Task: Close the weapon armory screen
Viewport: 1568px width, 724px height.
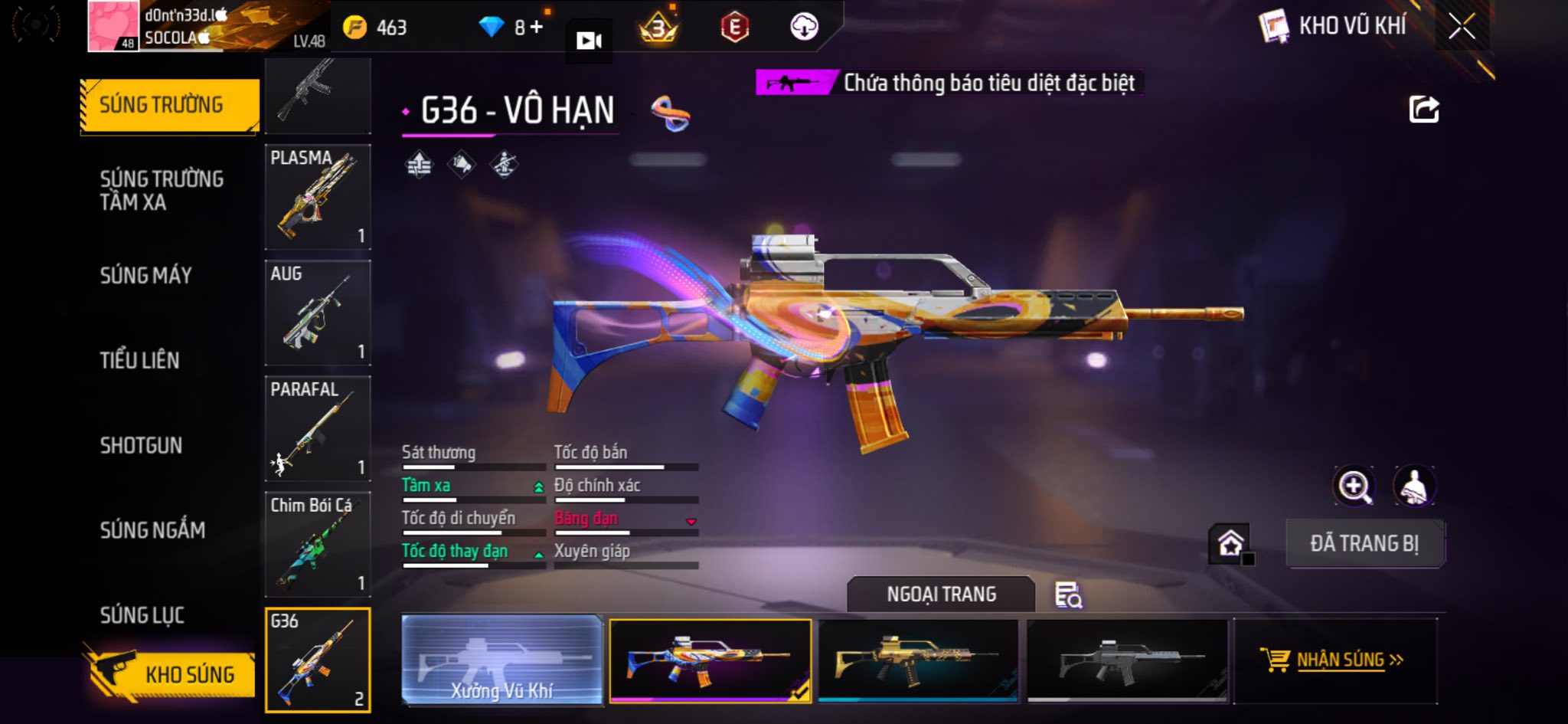Action: click(x=1462, y=27)
